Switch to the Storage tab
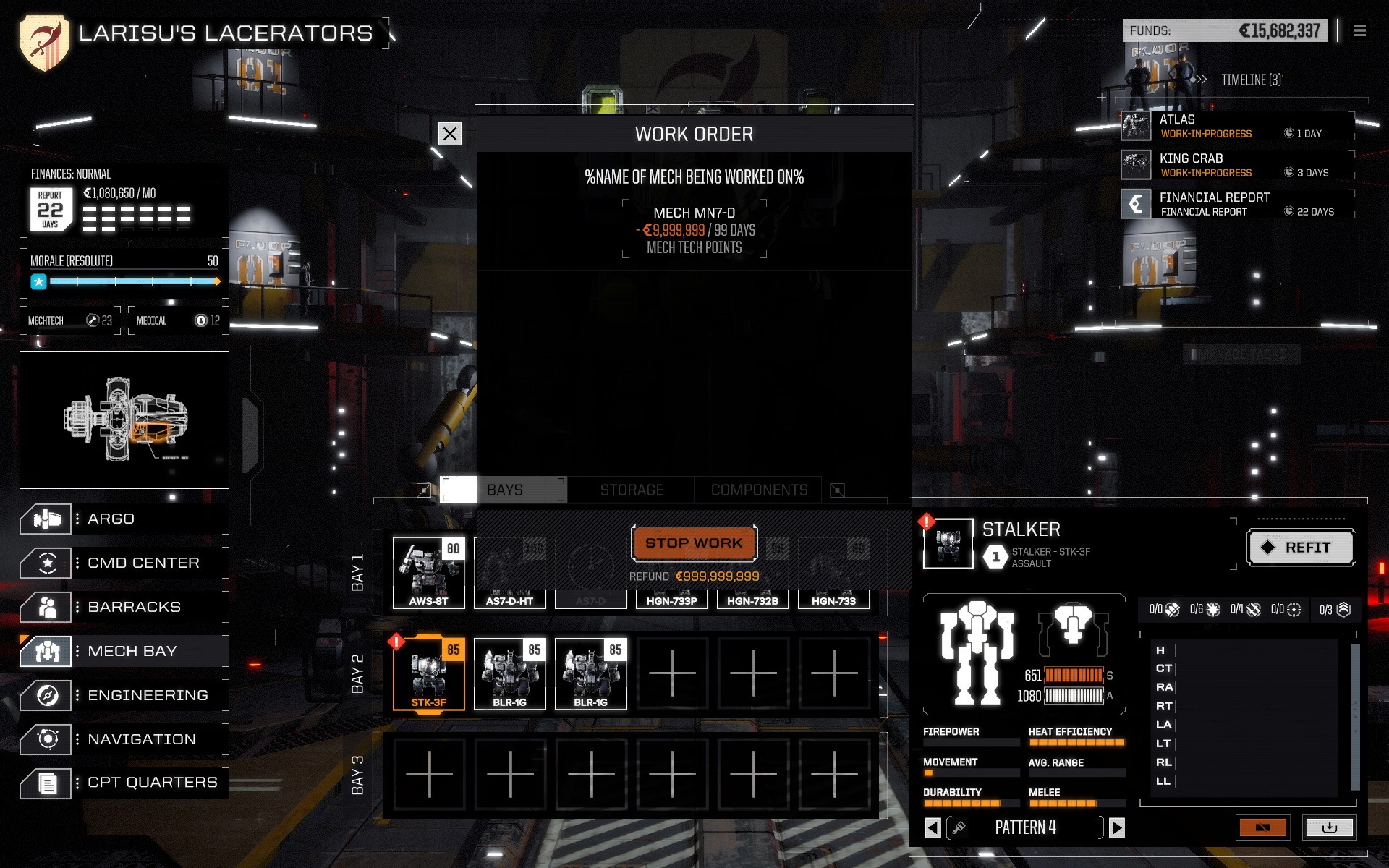The height and width of the screenshot is (868, 1389). (631, 490)
